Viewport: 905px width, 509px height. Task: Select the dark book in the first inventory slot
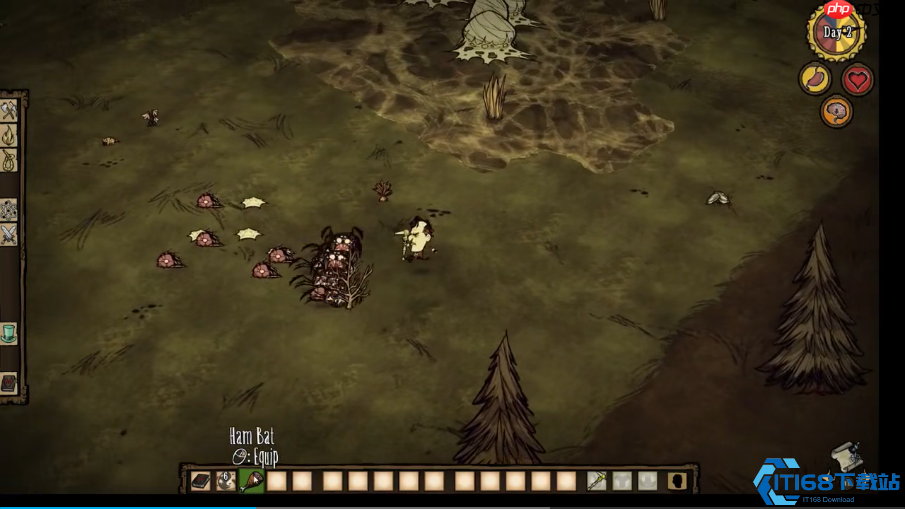(x=201, y=481)
